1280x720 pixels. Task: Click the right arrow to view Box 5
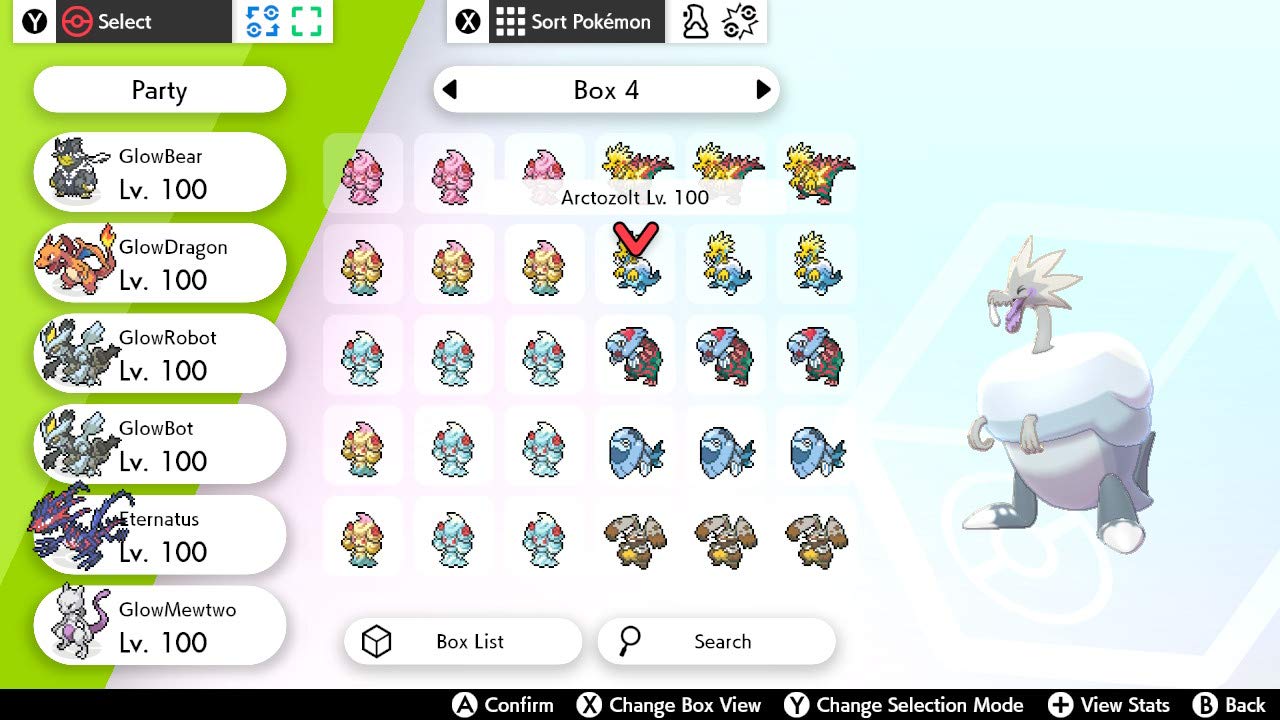766,89
